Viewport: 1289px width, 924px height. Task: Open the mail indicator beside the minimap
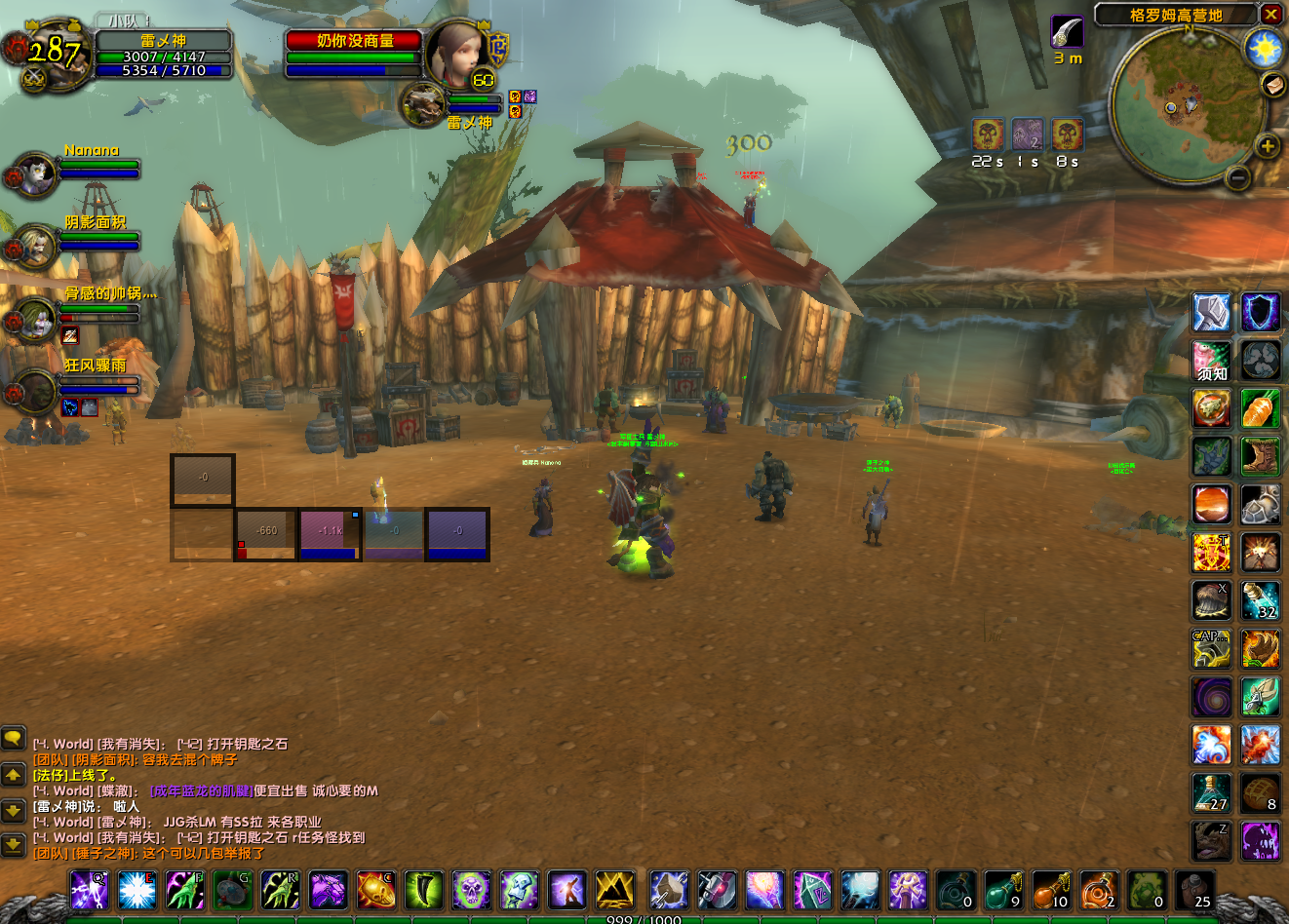pos(1271,85)
